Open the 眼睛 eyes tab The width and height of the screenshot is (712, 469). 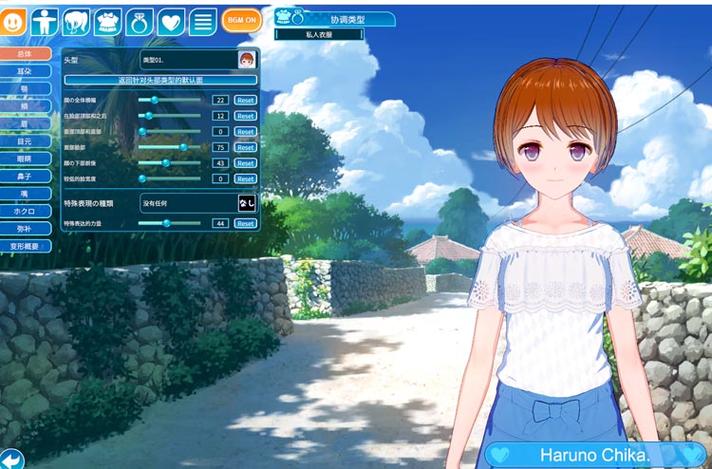[26, 158]
